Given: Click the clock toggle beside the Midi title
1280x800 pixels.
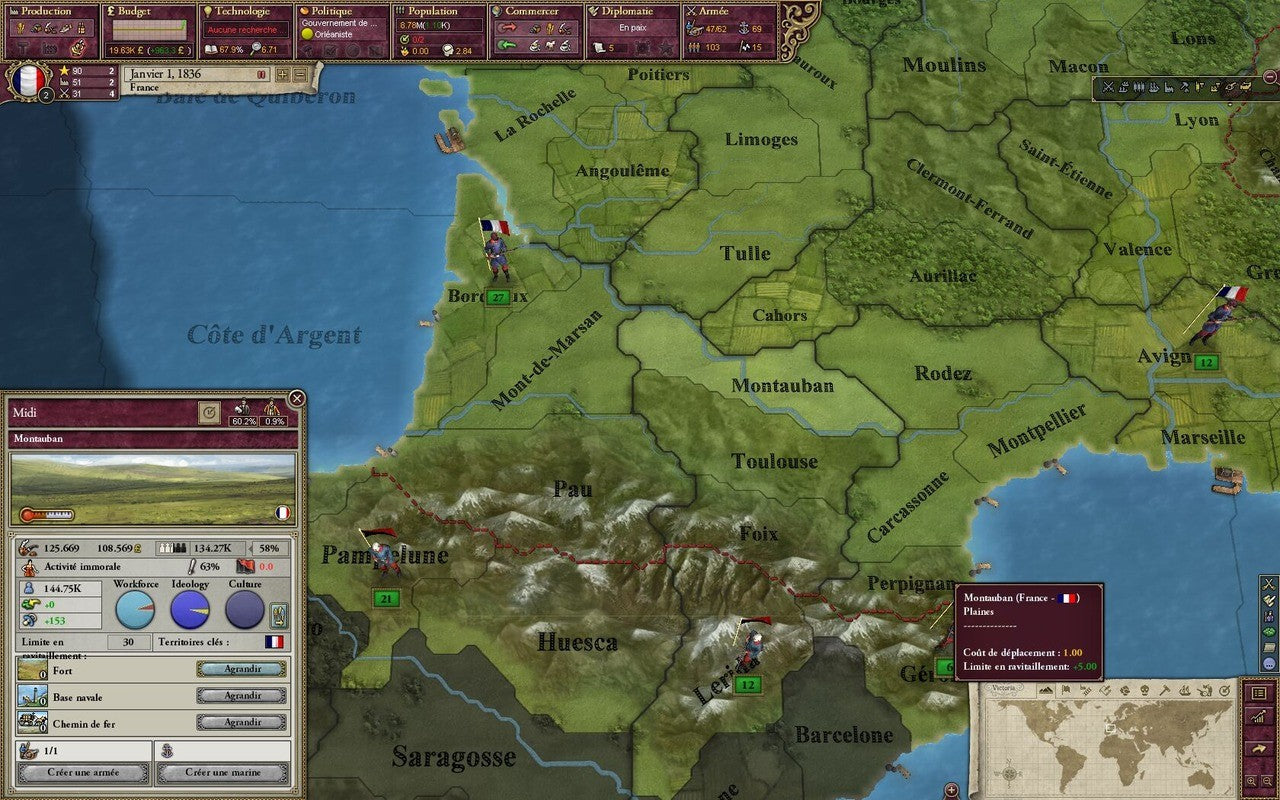Looking at the screenshot, I should [210, 411].
